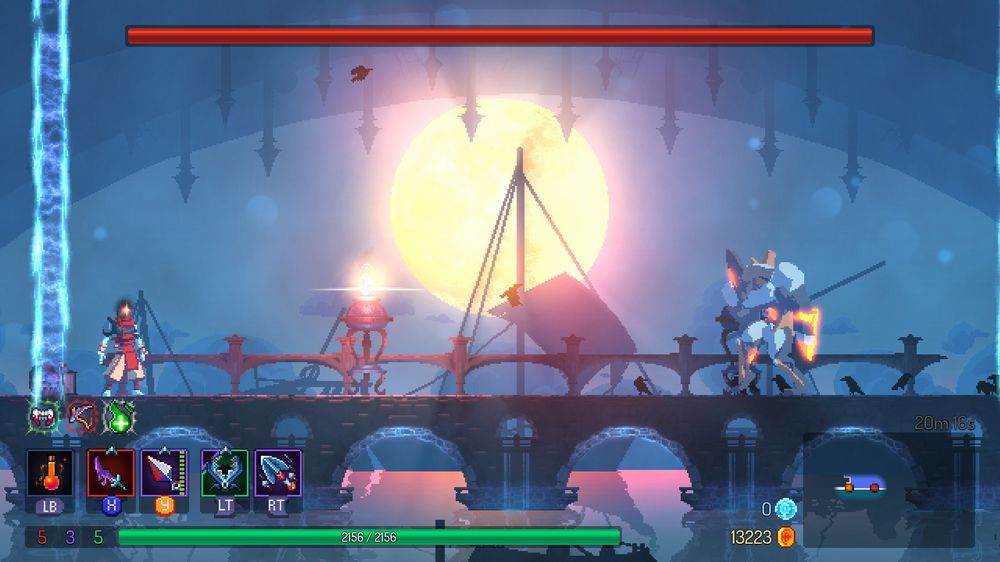
Task: Use the blue throwing knives skill slot
Action: [277, 471]
